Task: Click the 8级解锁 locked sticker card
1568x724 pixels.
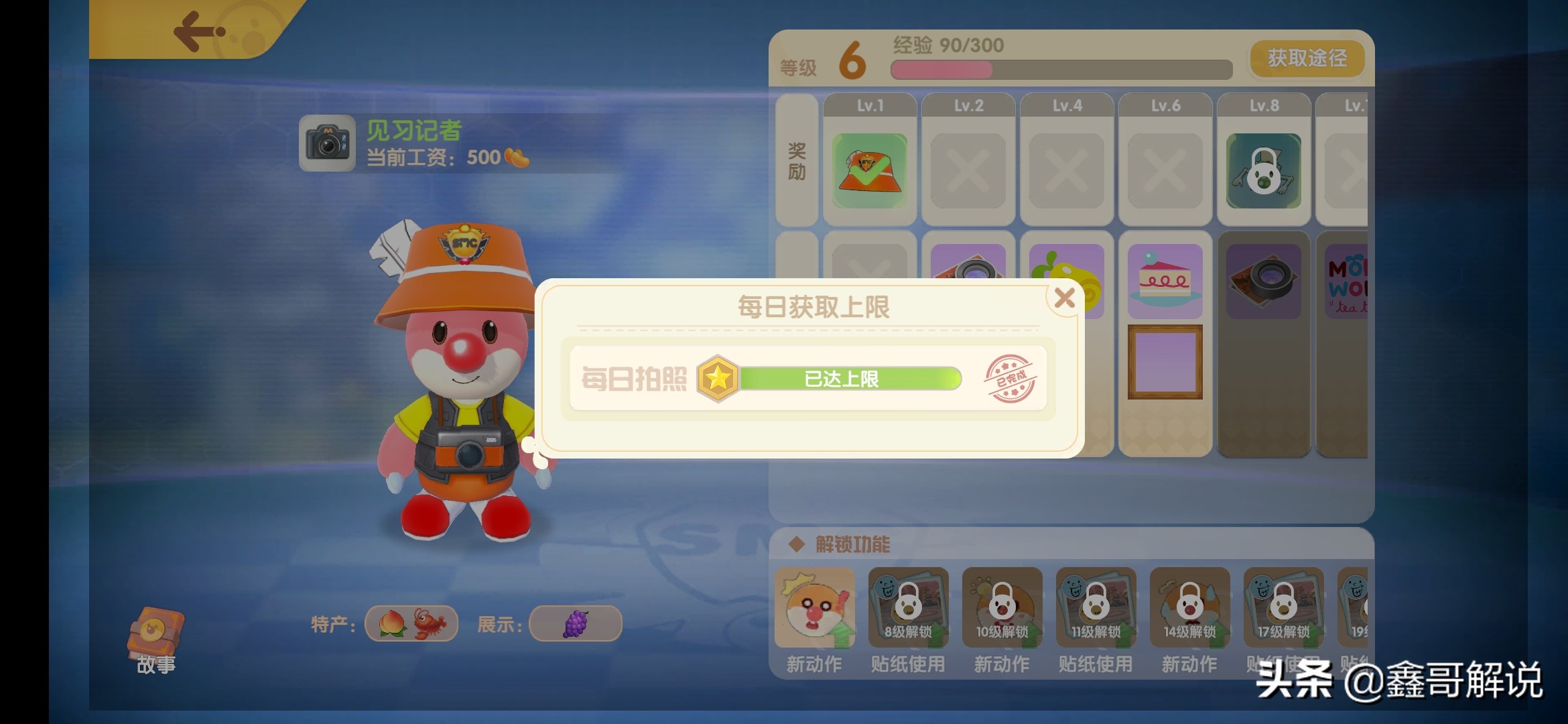Action: (908, 607)
